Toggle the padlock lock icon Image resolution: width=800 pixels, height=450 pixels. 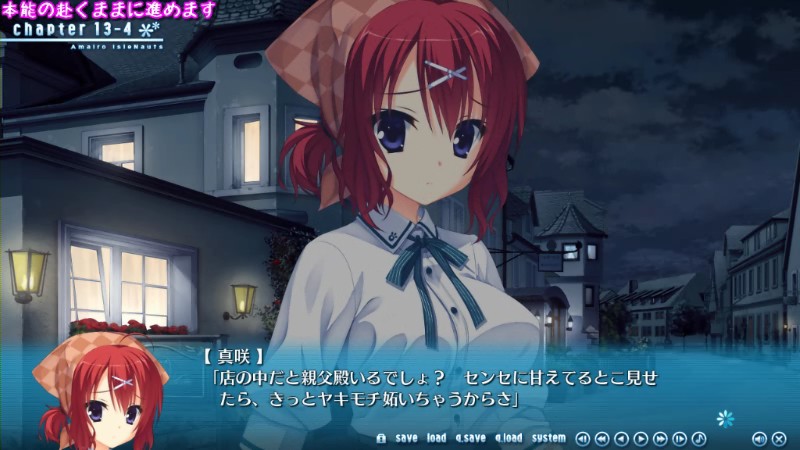coord(381,438)
